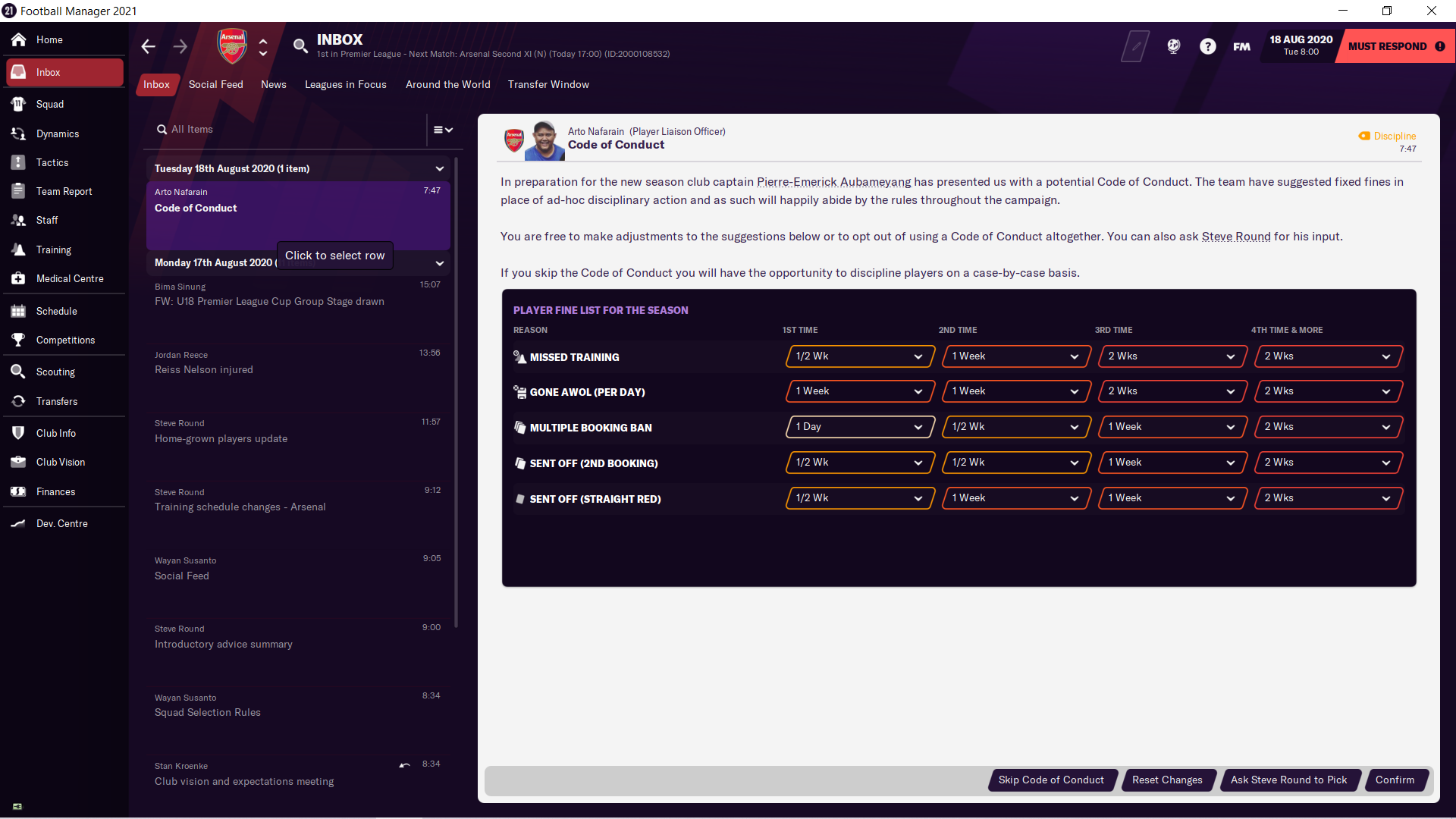Image resolution: width=1456 pixels, height=819 pixels.
Task: Close the Football Manager window
Action: (x=1432, y=11)
